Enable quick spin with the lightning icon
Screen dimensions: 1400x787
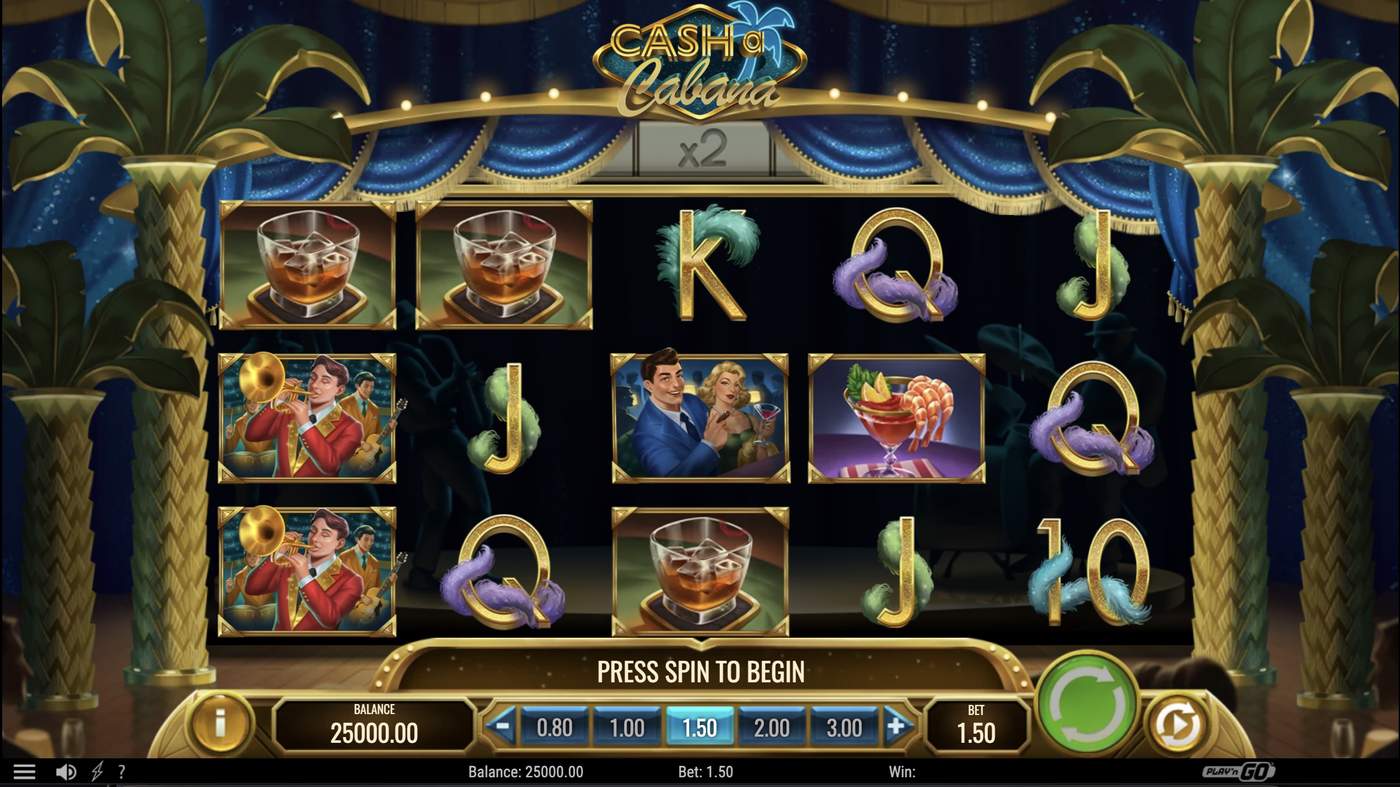point(95,770)
